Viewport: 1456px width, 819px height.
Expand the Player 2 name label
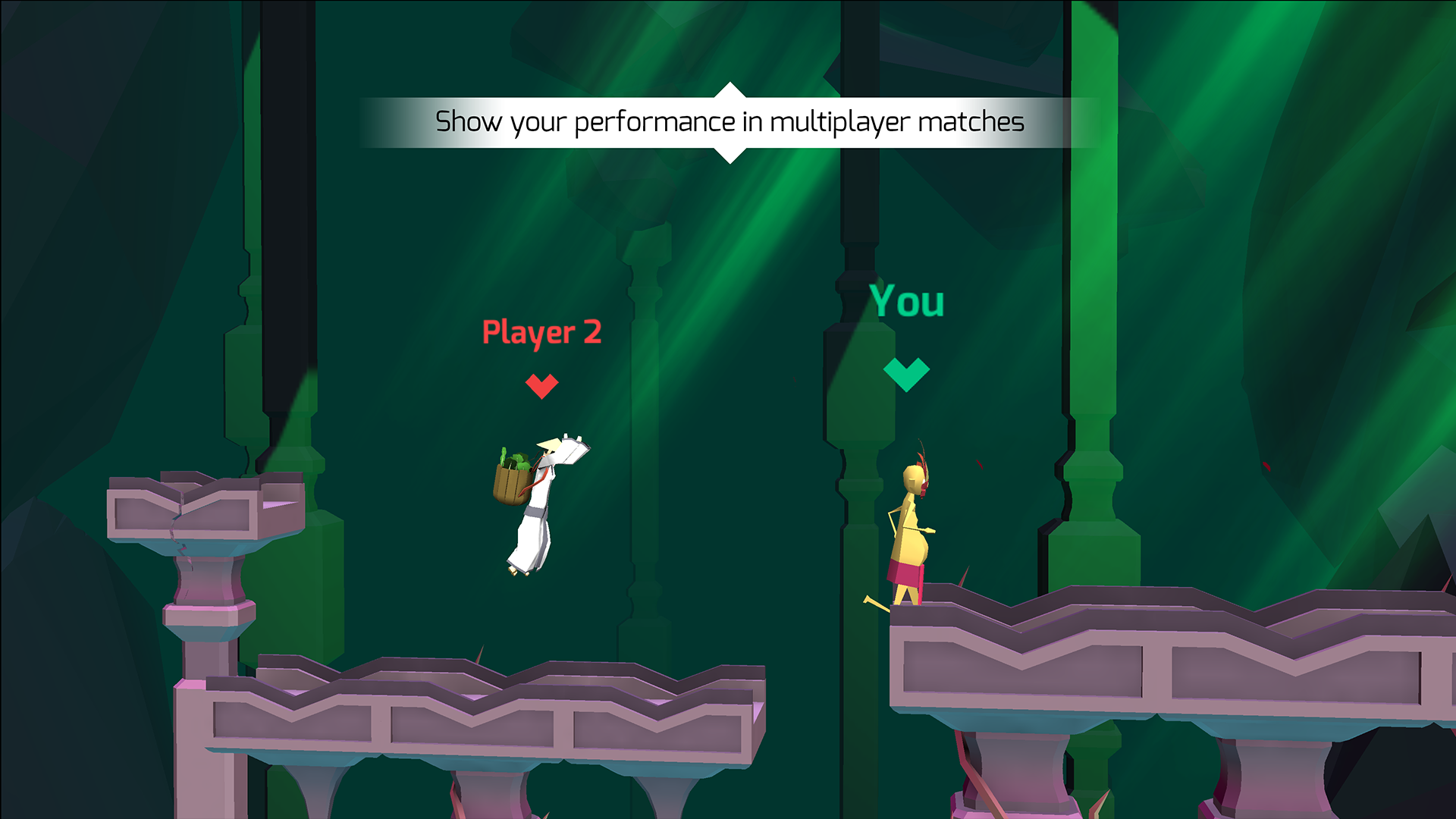click(x=541, y=332)
